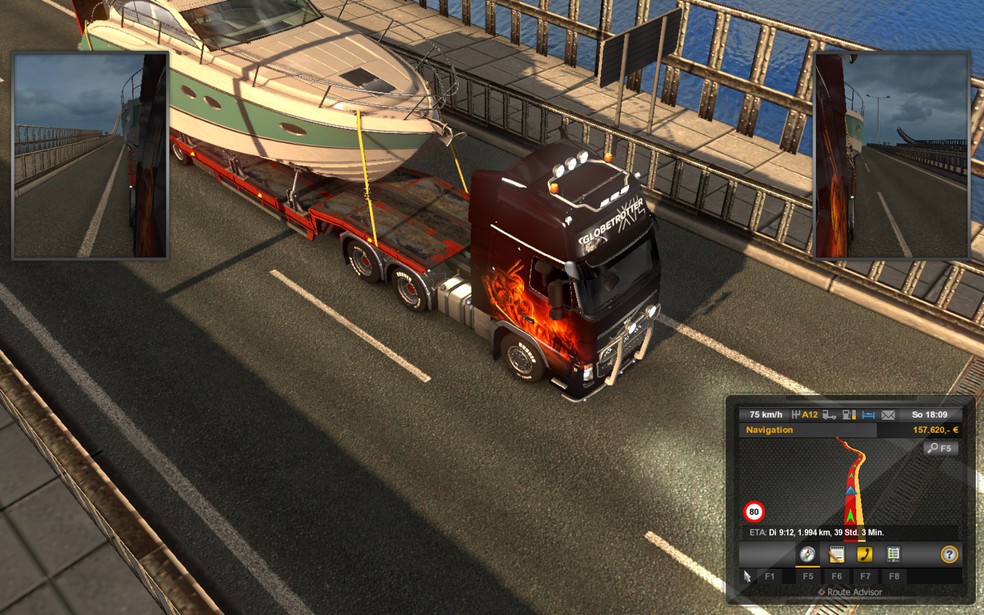Open the navigation compass tab
Viewport: 984px width, 615px height.
807,554
